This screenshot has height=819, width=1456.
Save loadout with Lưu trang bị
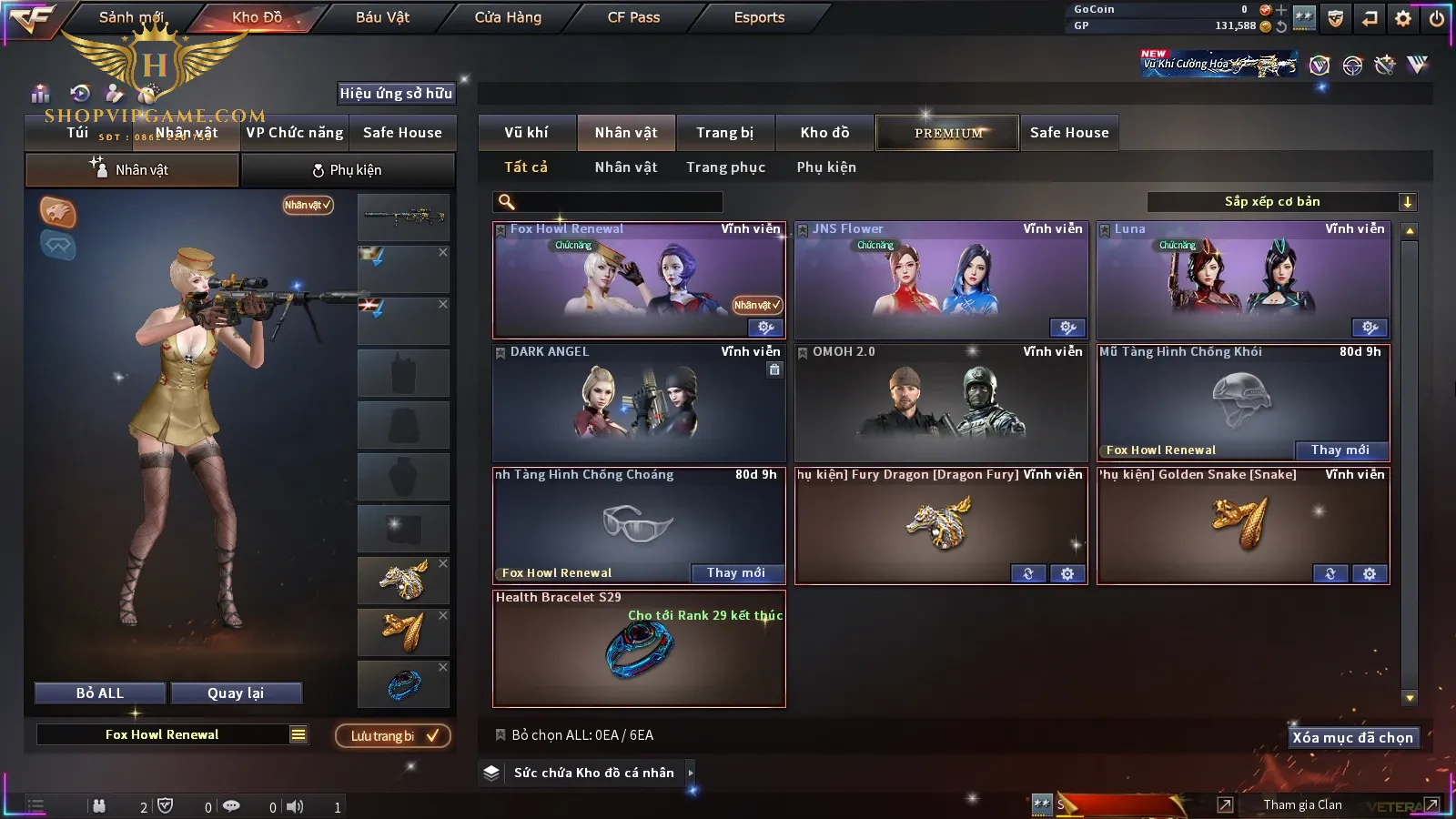tap(393, 736)
